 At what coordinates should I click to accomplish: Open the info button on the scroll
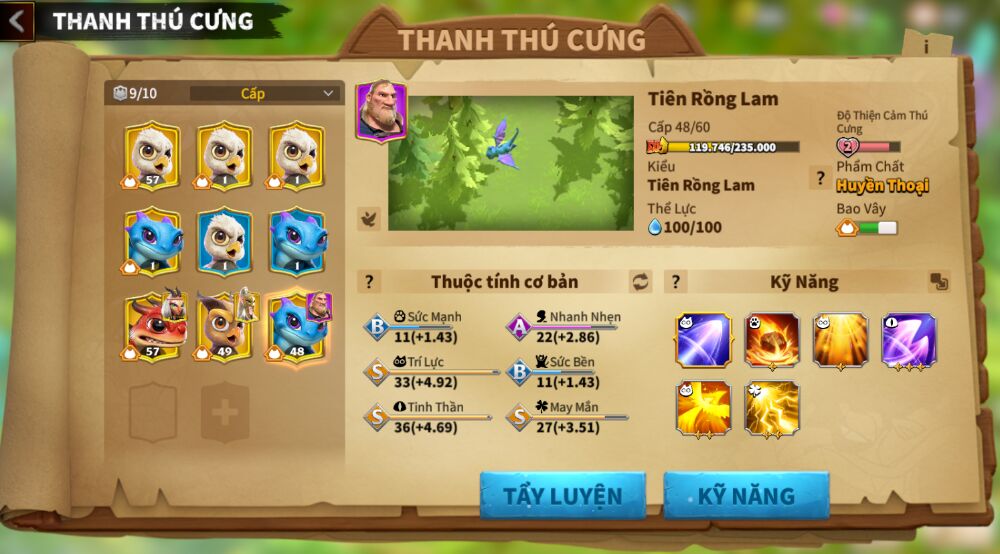pos(926,46)
